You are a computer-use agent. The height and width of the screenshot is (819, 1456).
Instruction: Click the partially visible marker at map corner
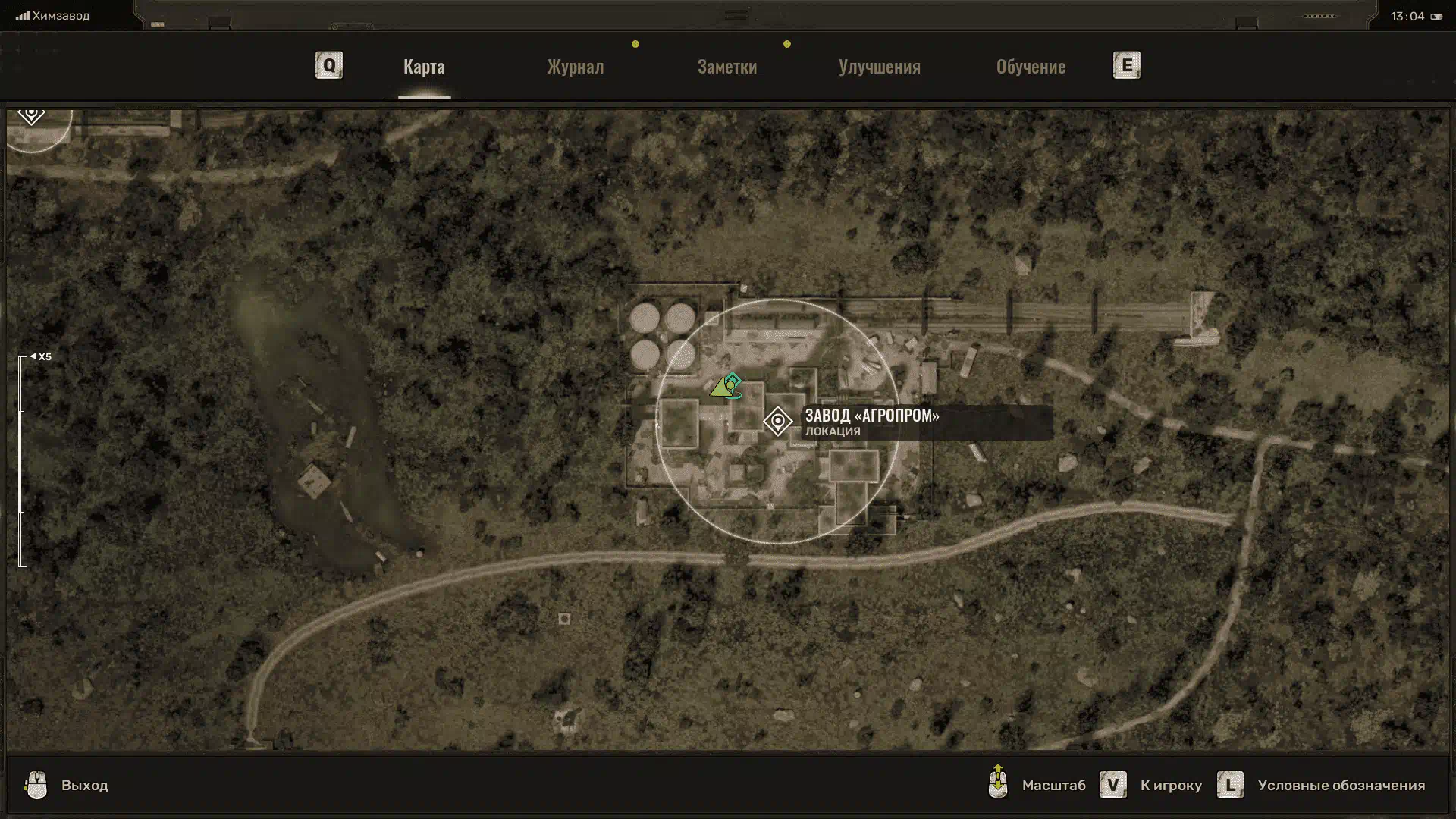click(x=31, y=116)
